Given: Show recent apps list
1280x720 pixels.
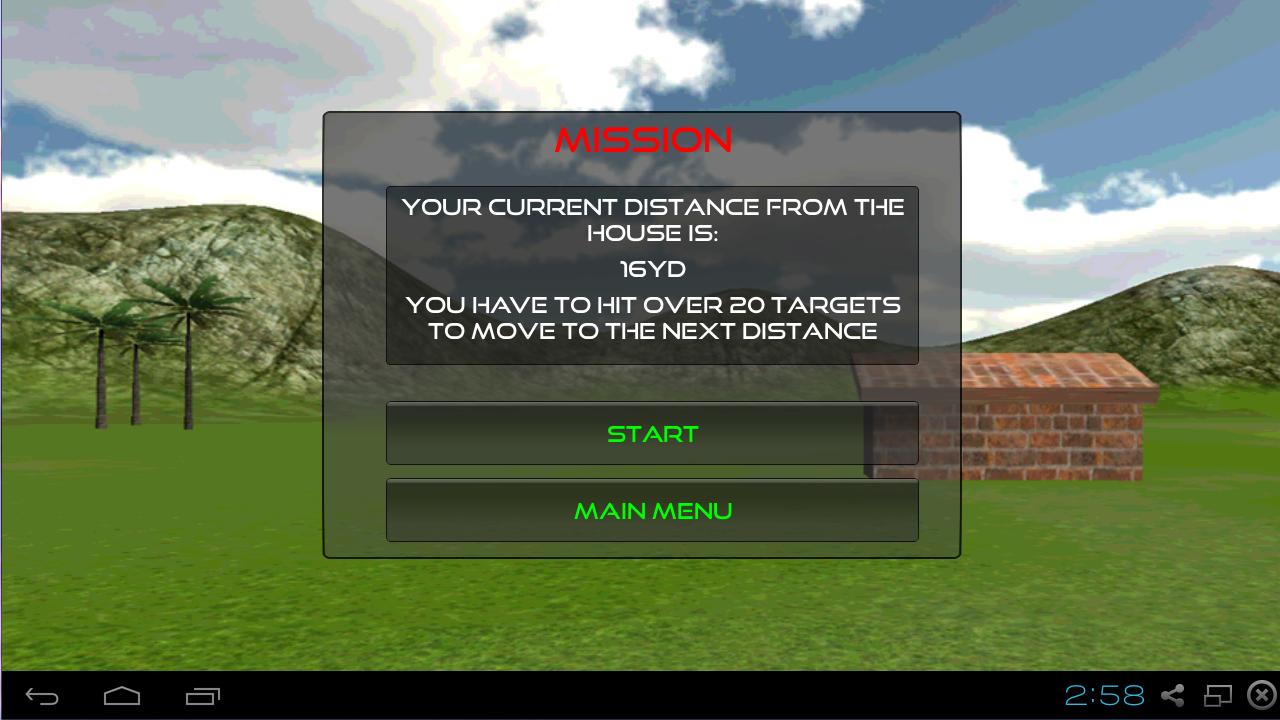Looking at the screenshot, I should pyautogui.click(x=202, y=696).
